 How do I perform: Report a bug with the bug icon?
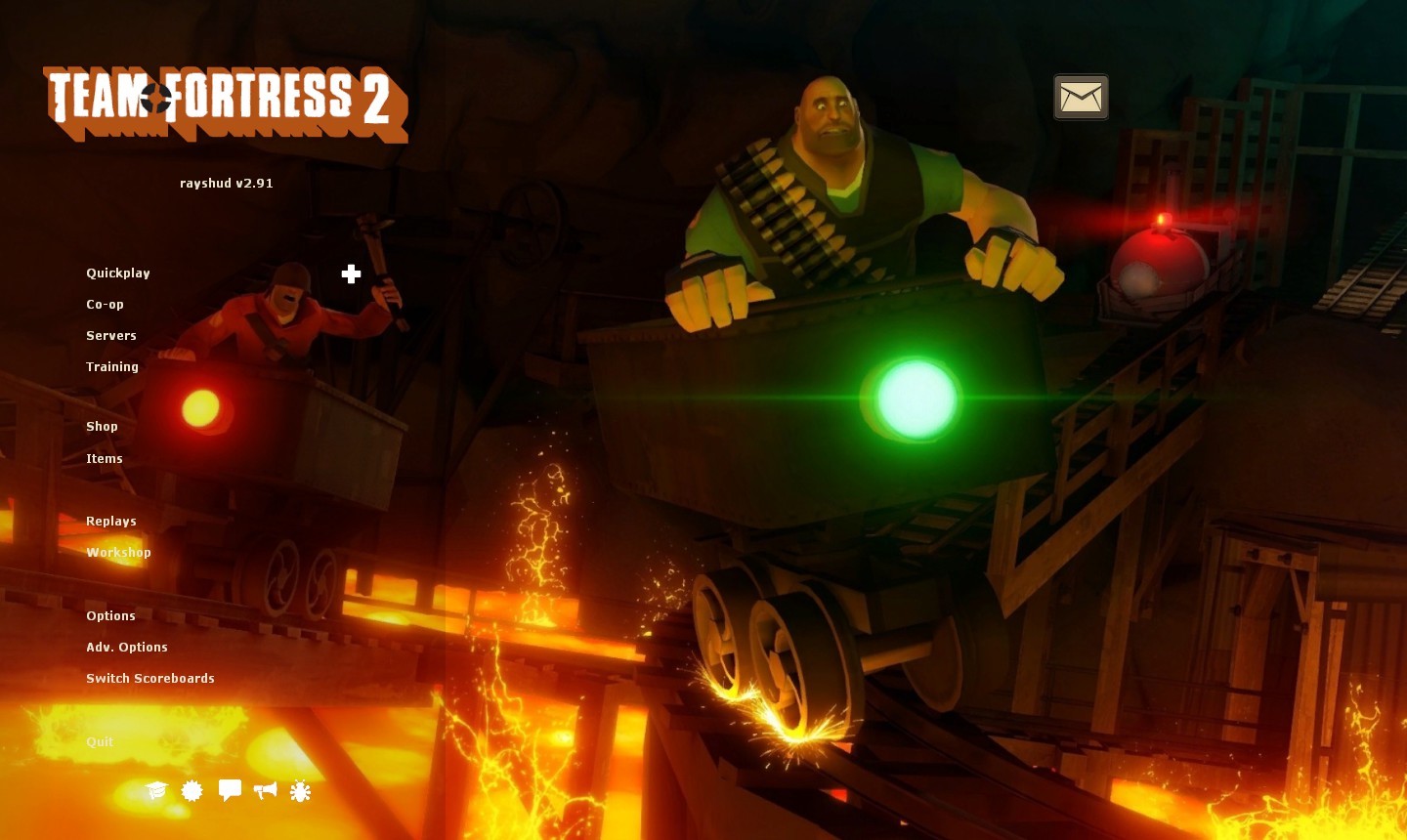(x=300, y=791)
